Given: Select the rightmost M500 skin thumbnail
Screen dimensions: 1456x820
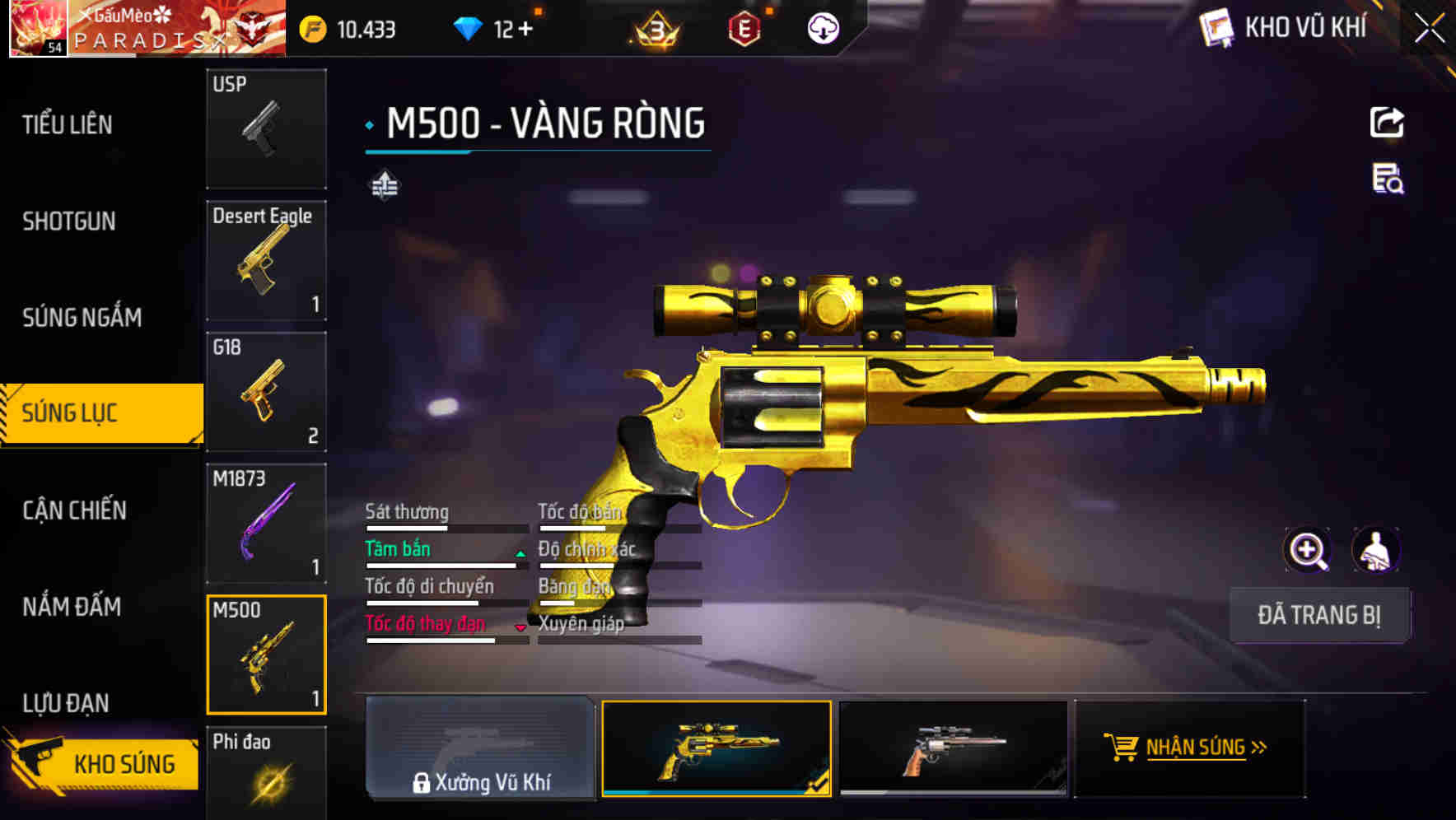Looking at the screenshot, I should point(952,749).
